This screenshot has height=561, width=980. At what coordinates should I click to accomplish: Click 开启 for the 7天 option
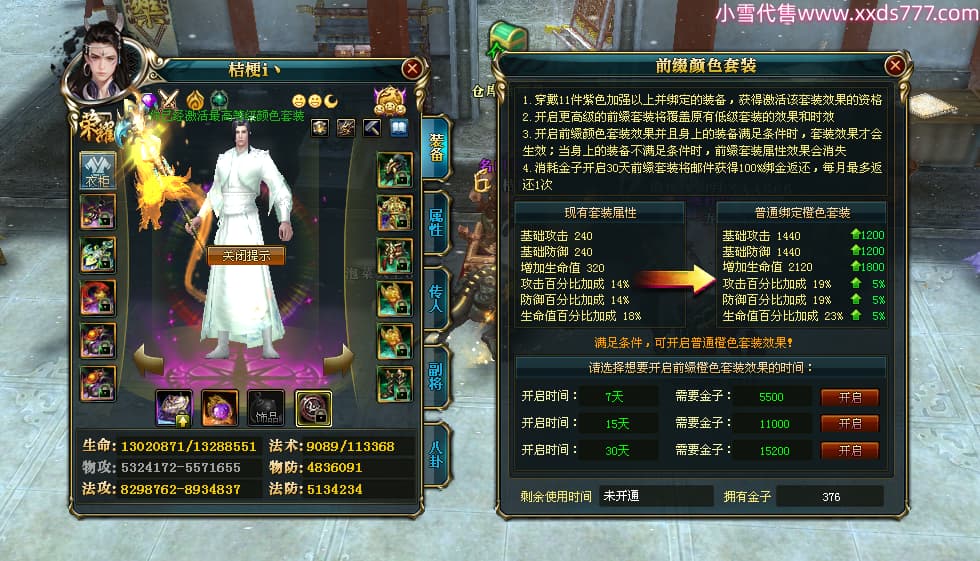tap(849, 397)
